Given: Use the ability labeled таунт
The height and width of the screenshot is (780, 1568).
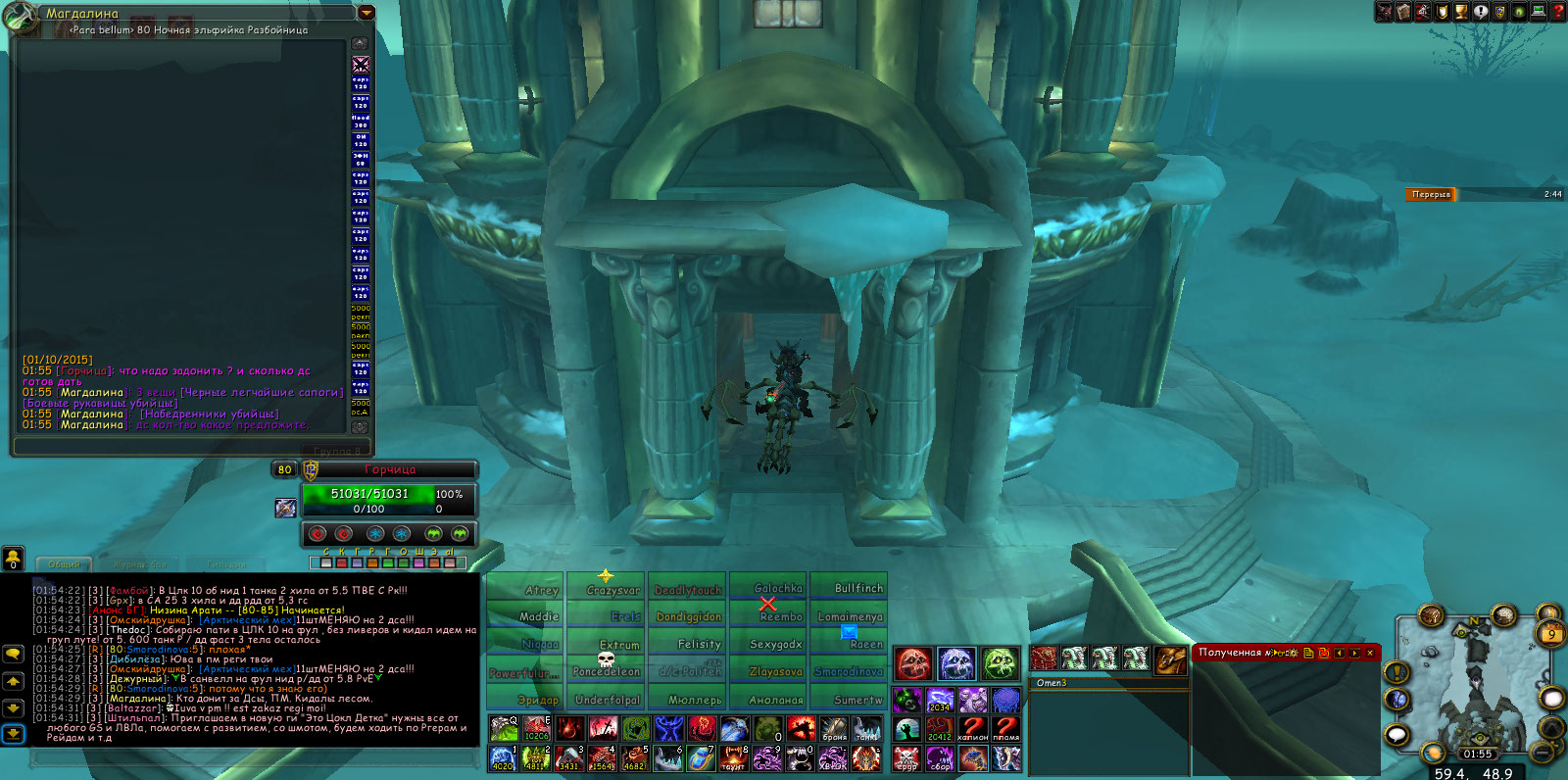Looking at the screenshot, I should point(733,757).
